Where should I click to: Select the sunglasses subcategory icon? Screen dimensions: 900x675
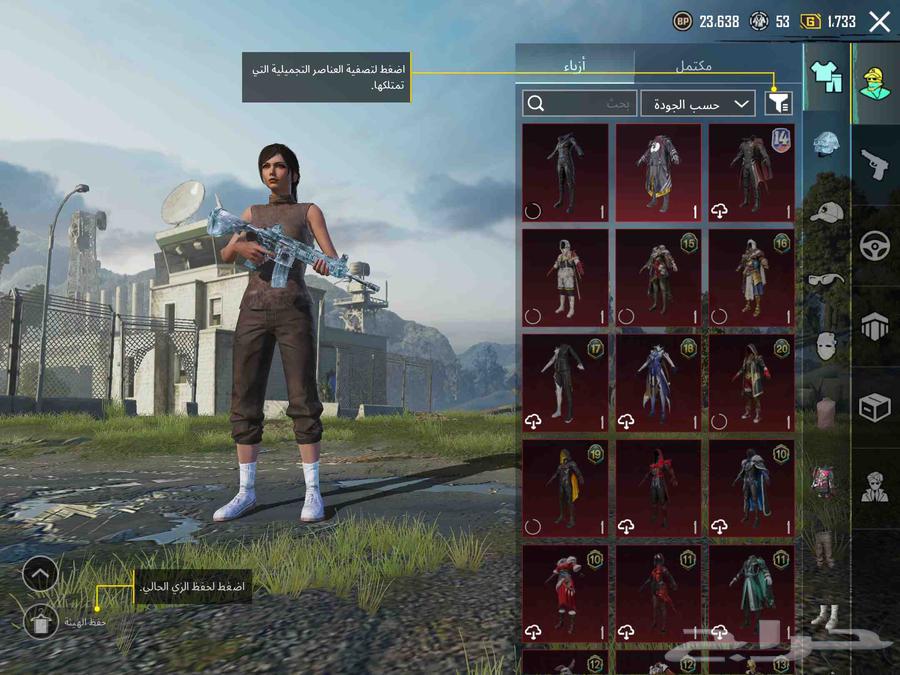(x=826, y=279)
